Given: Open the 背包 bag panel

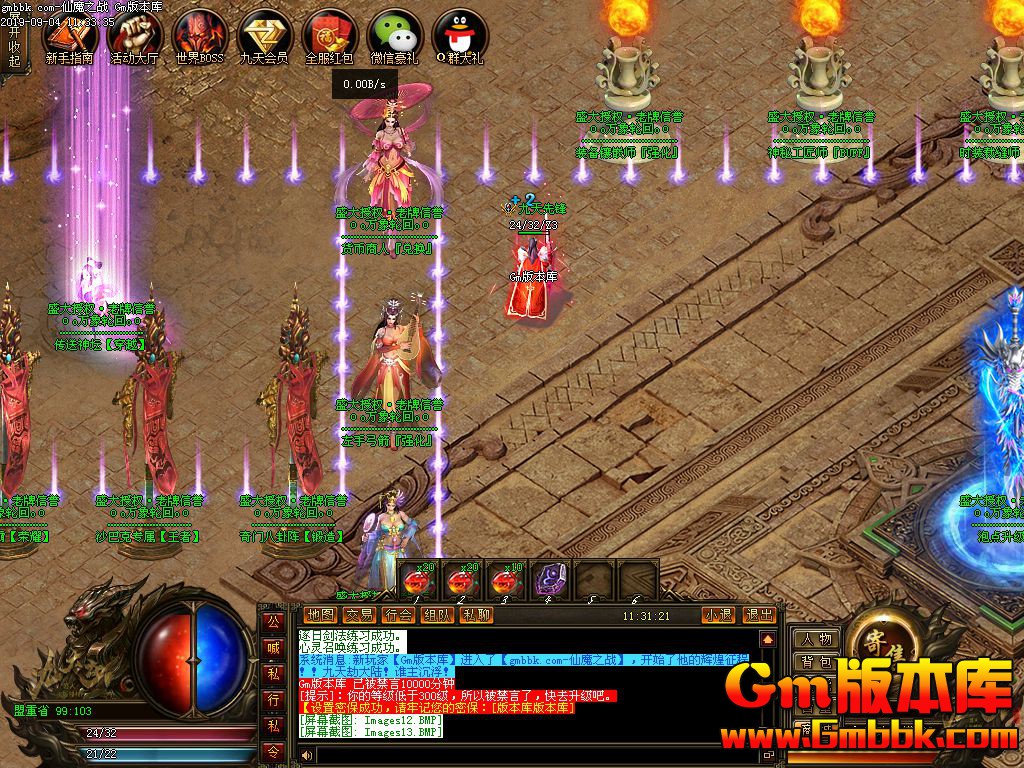Looking at the screenshot, I should [816, 662].
